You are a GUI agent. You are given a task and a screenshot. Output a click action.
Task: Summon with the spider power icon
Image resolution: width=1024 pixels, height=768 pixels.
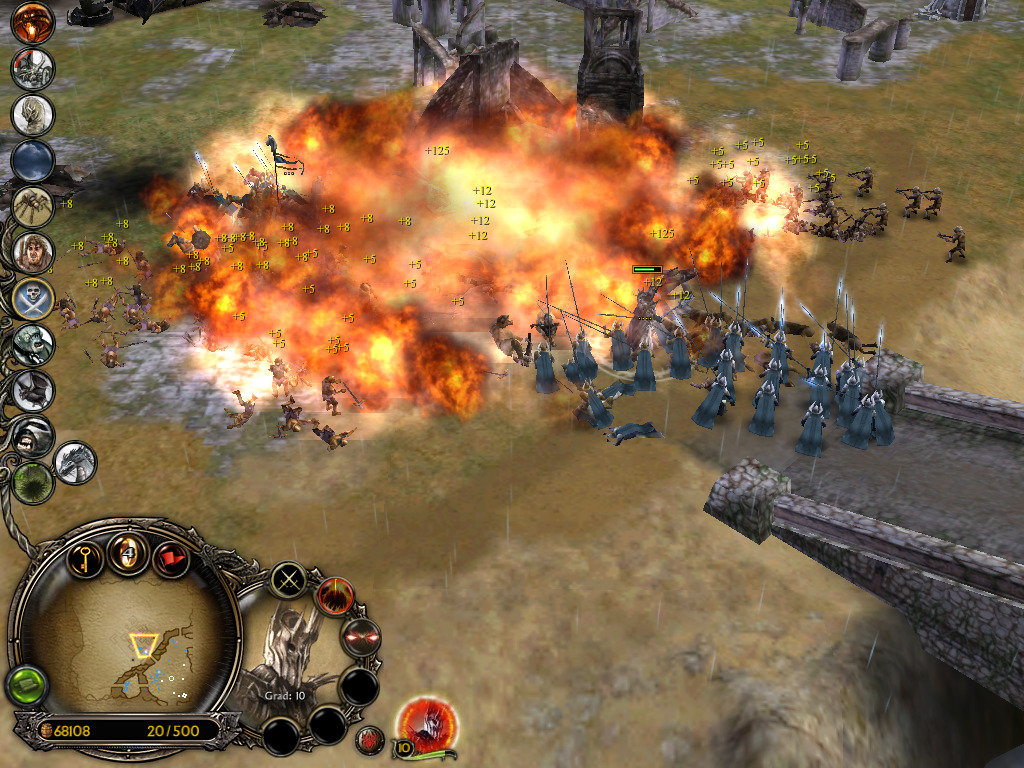click(32, 206)
